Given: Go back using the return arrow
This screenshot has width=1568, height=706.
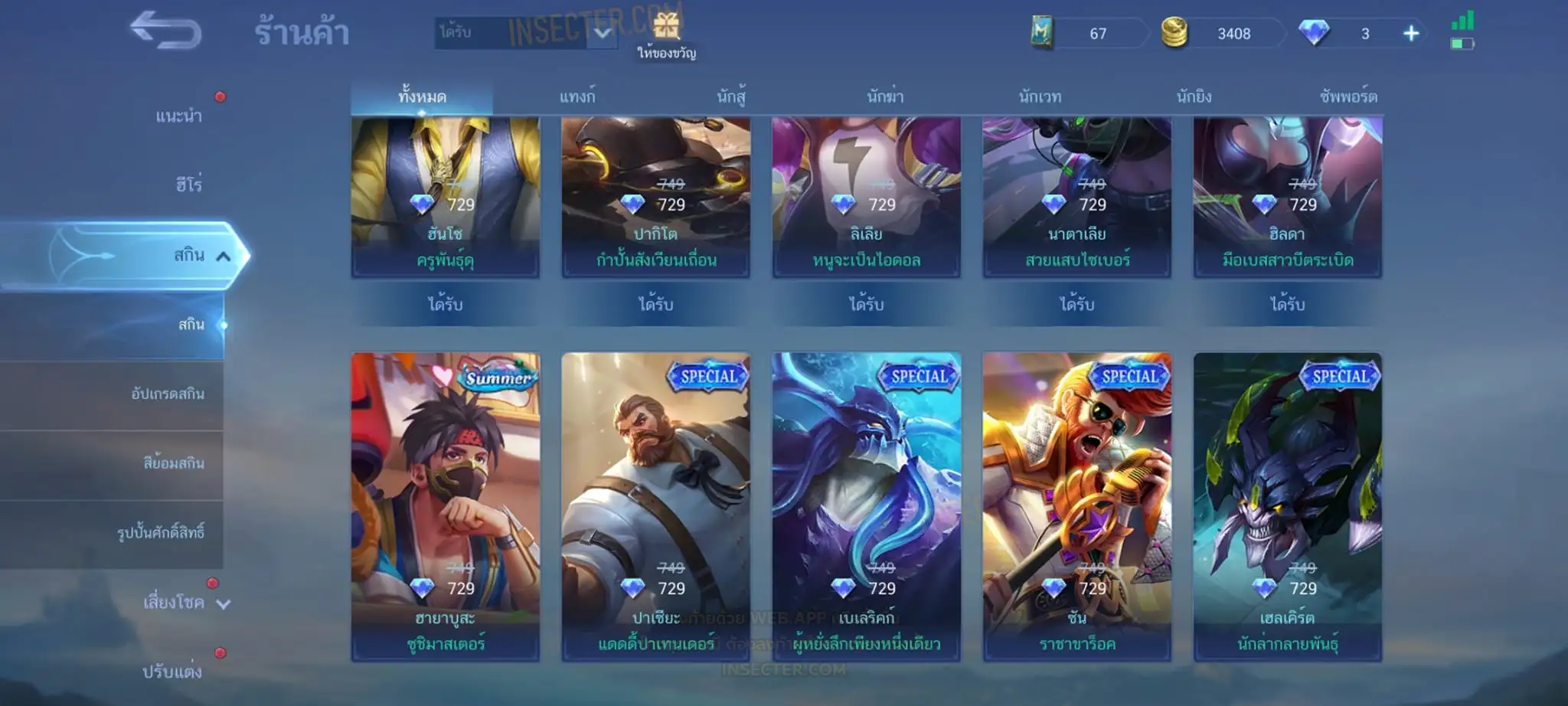Looking at the screenshot, I should pos(165,31).
